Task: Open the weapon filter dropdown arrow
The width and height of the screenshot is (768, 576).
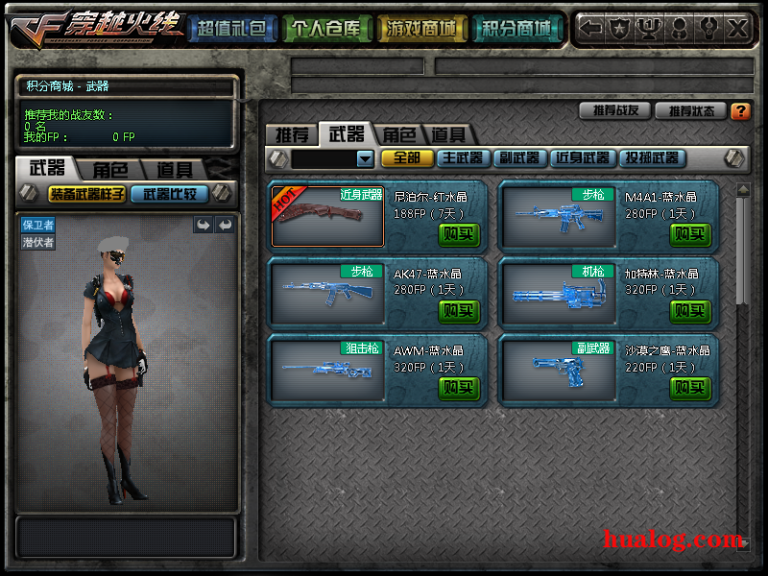Action: [364, 158]
